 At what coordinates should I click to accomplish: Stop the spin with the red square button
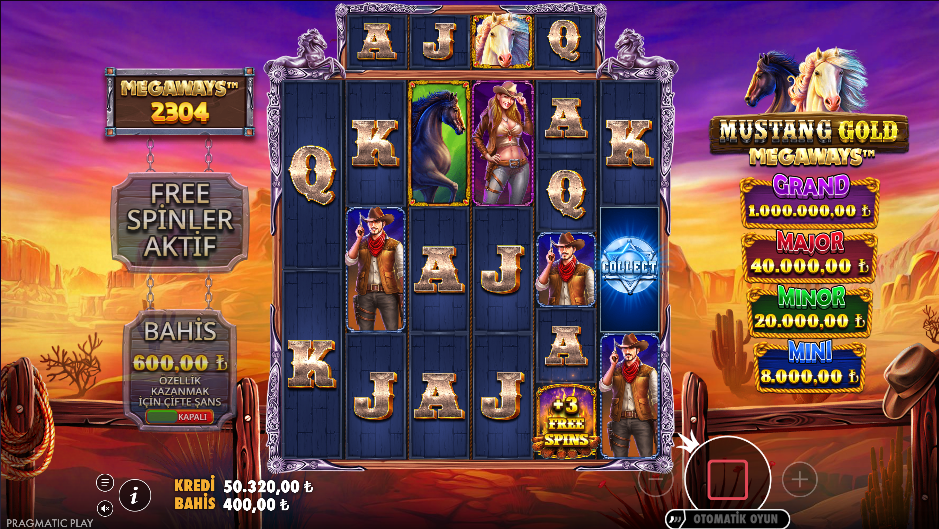point(727,480)
